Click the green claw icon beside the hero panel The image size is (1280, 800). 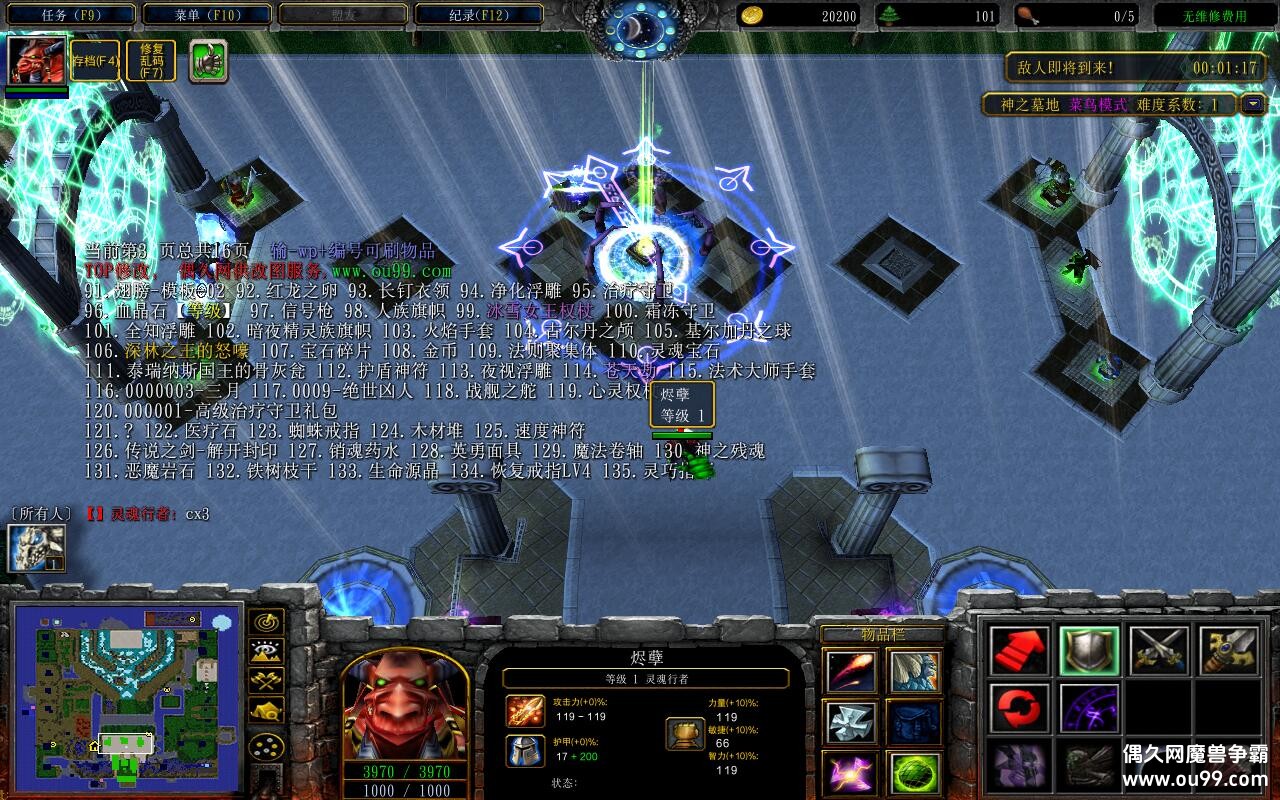(205, 60)
